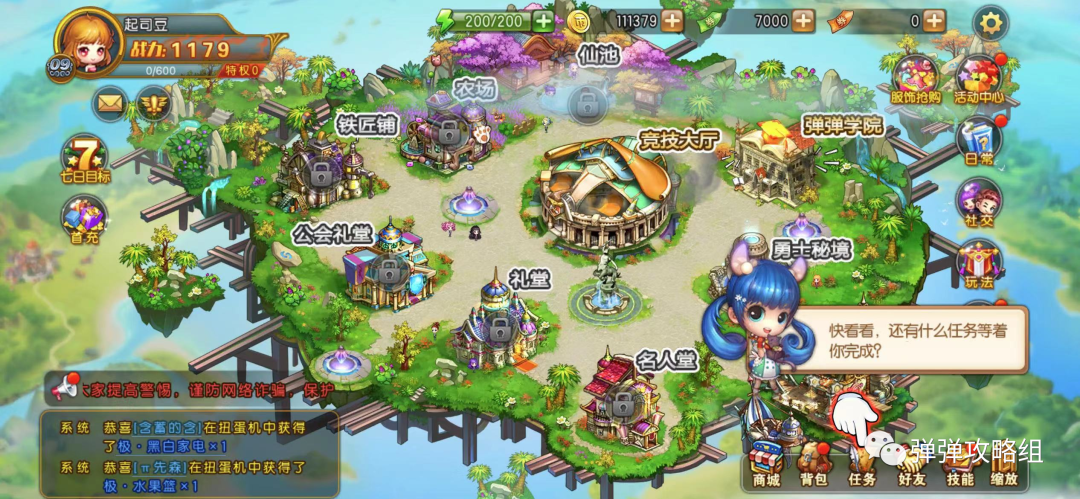Open the 服饰抢购 outfit sale

click(x=914, y=78)
